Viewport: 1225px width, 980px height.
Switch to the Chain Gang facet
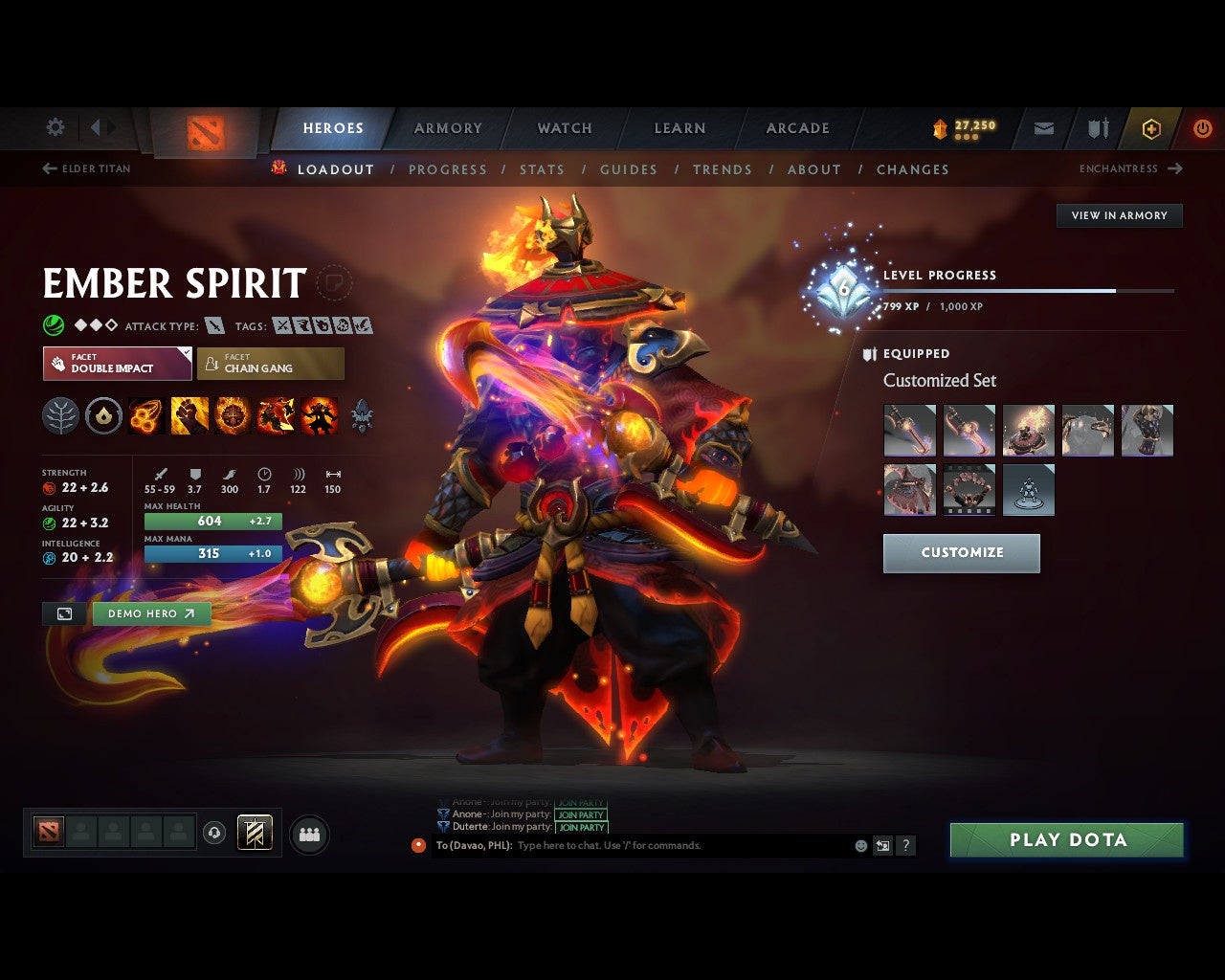point(271,364)
